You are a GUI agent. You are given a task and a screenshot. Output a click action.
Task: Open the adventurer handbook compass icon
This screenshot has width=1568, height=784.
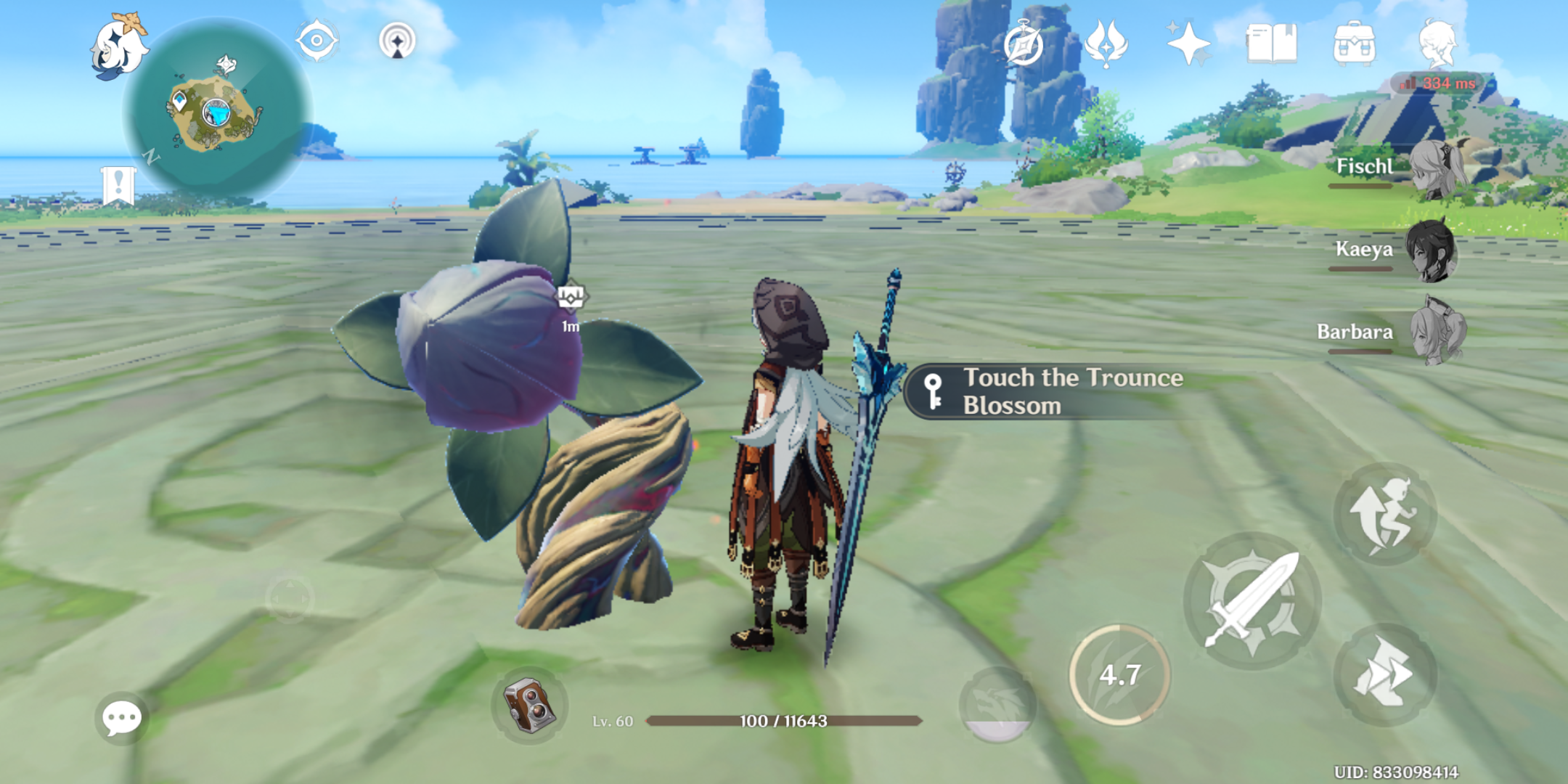(x=1024, y=44)
